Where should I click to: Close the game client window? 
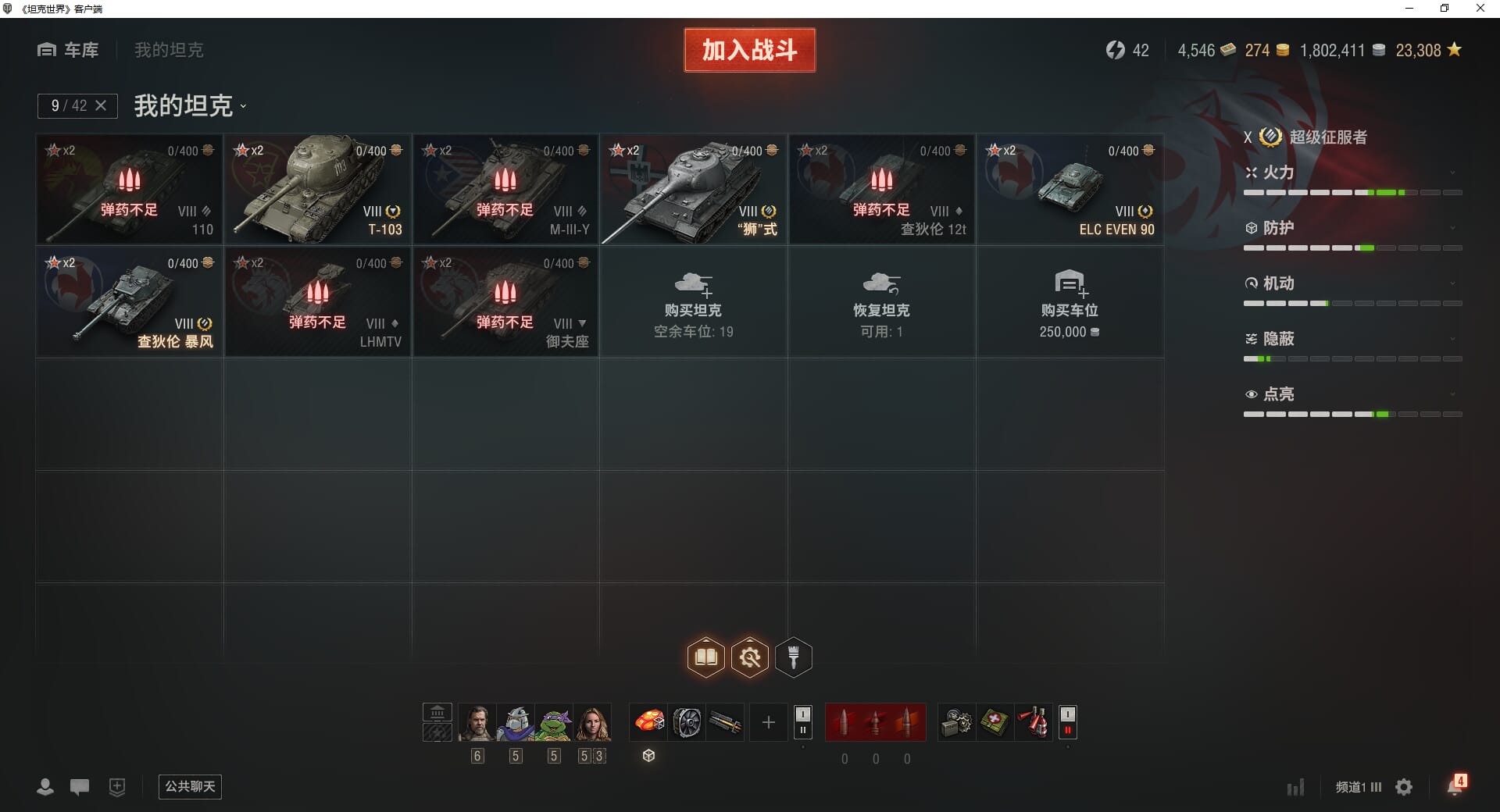pyautogui.click(x=1480, y=9)
